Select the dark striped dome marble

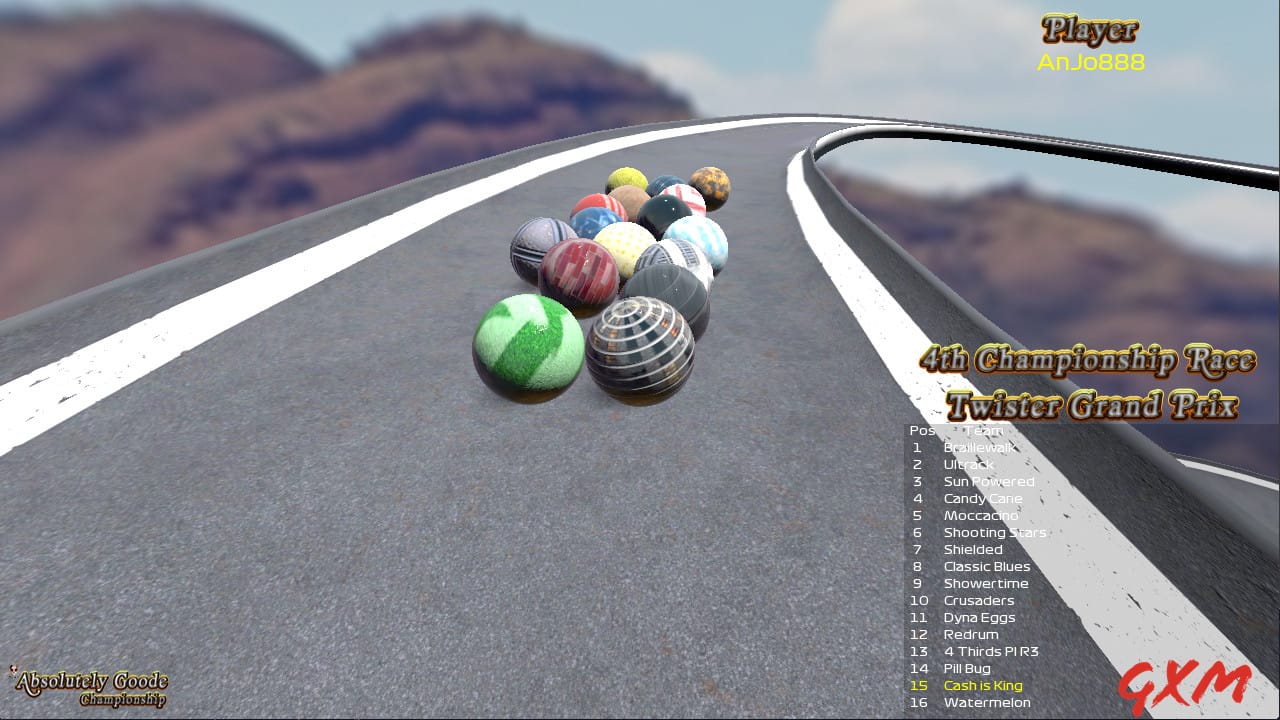pyautogui.click(x=641, y=344)
